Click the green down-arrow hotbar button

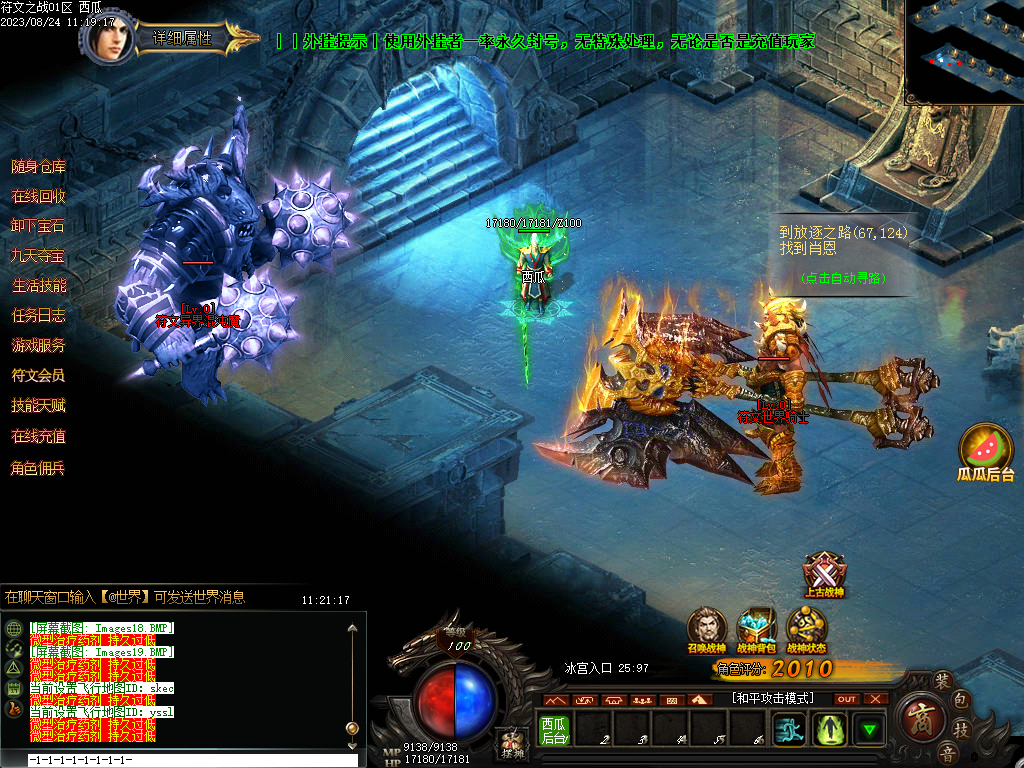[869, 730]
